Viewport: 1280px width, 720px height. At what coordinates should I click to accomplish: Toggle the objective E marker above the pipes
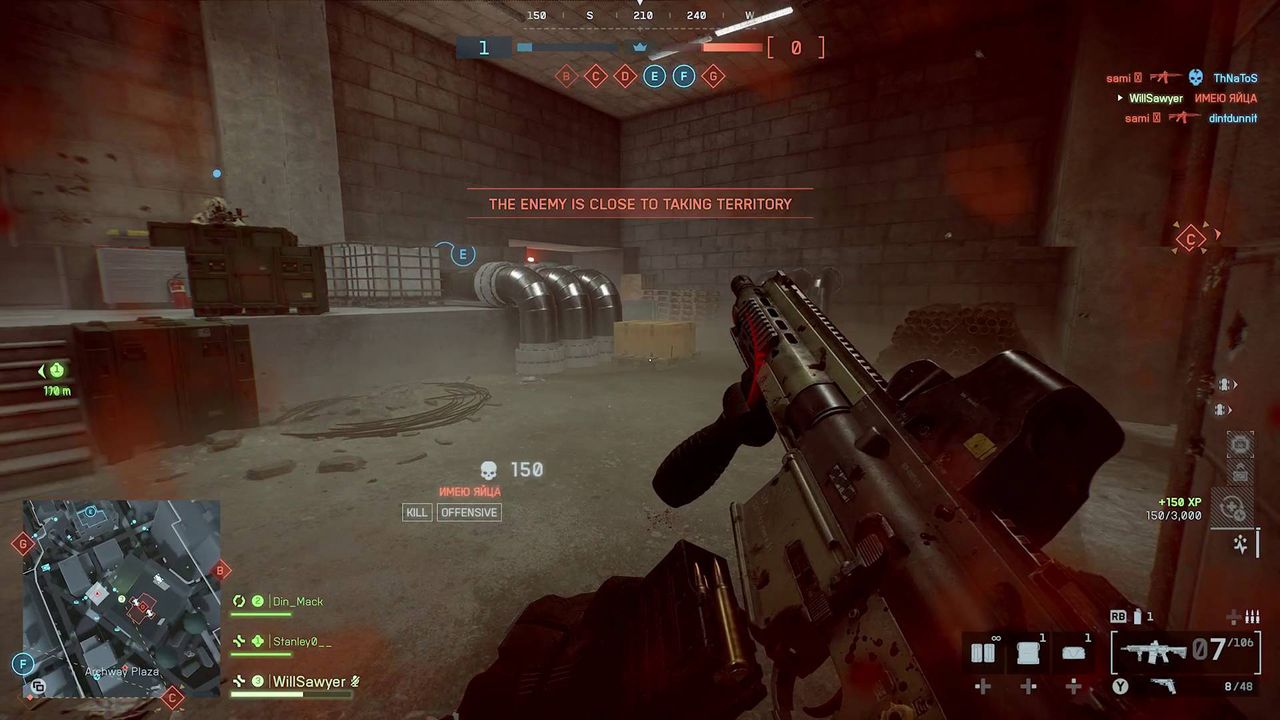[x=461, y=254]
